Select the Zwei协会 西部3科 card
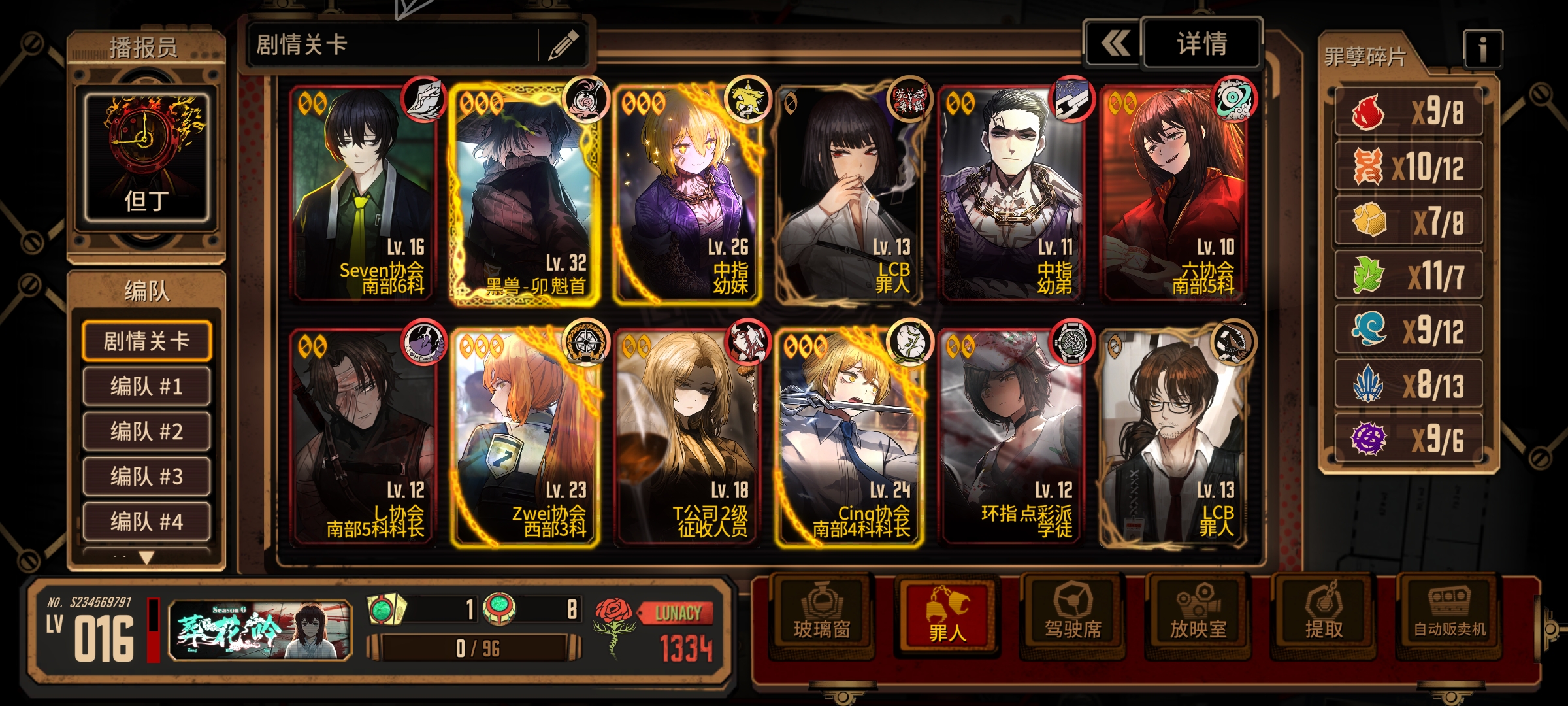This screenshot has height=706, width=1568. point(525,437)
